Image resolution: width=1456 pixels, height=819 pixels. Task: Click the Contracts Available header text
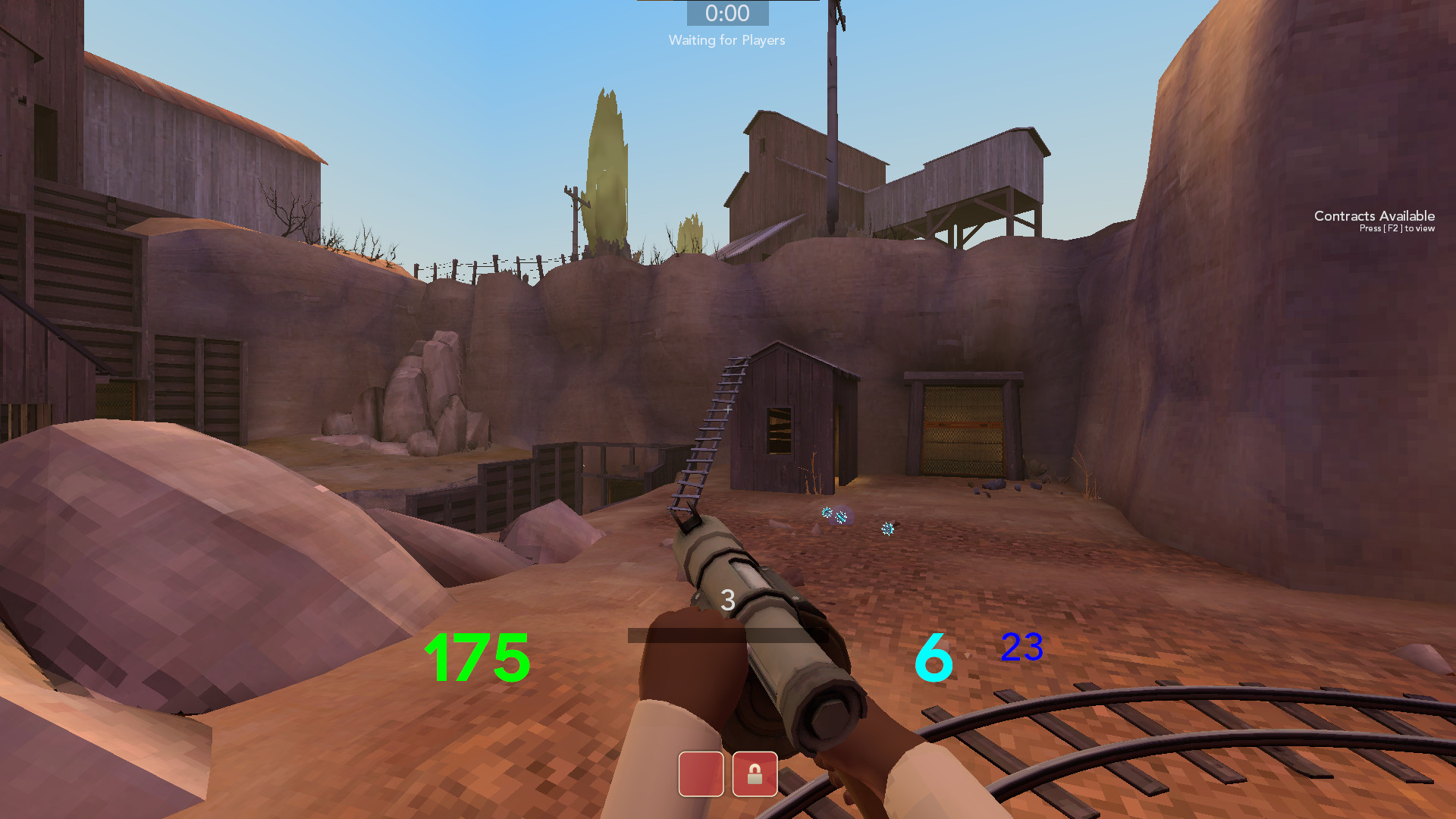click(x=1373, y=216)
